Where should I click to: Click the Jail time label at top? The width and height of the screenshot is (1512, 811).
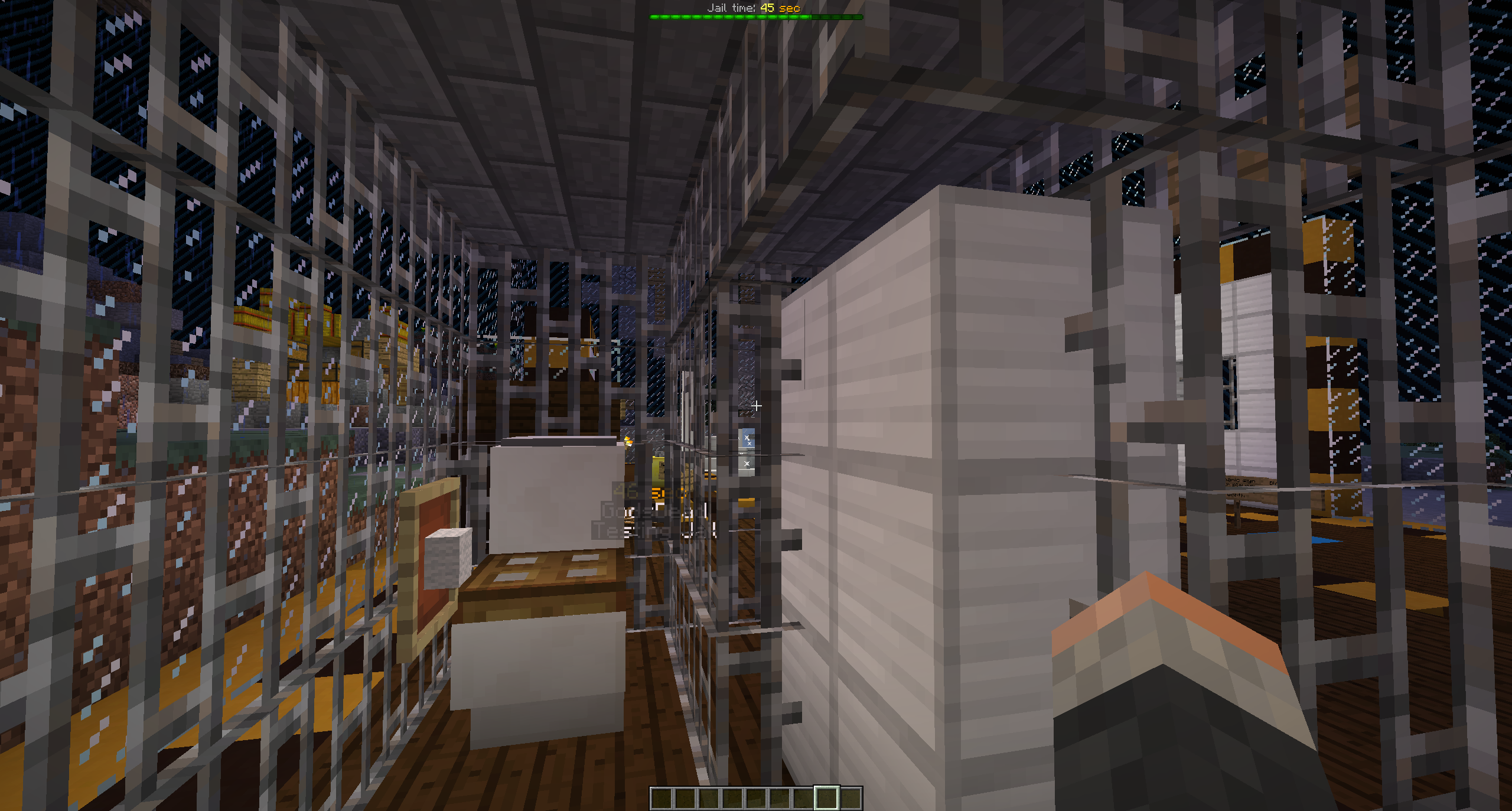(731, 8)
